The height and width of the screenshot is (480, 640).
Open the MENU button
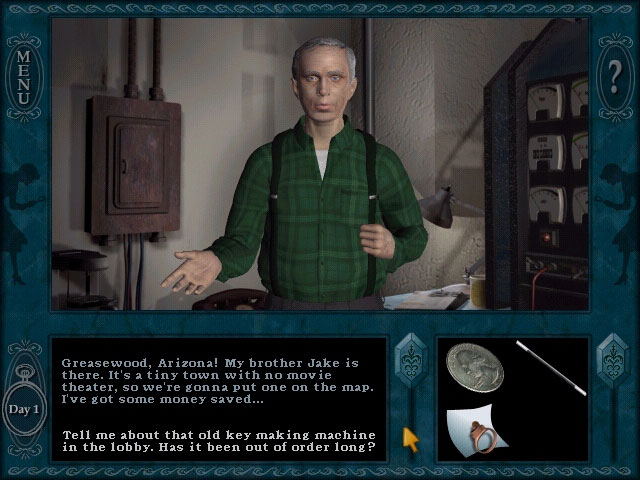[x=22, y=74]
